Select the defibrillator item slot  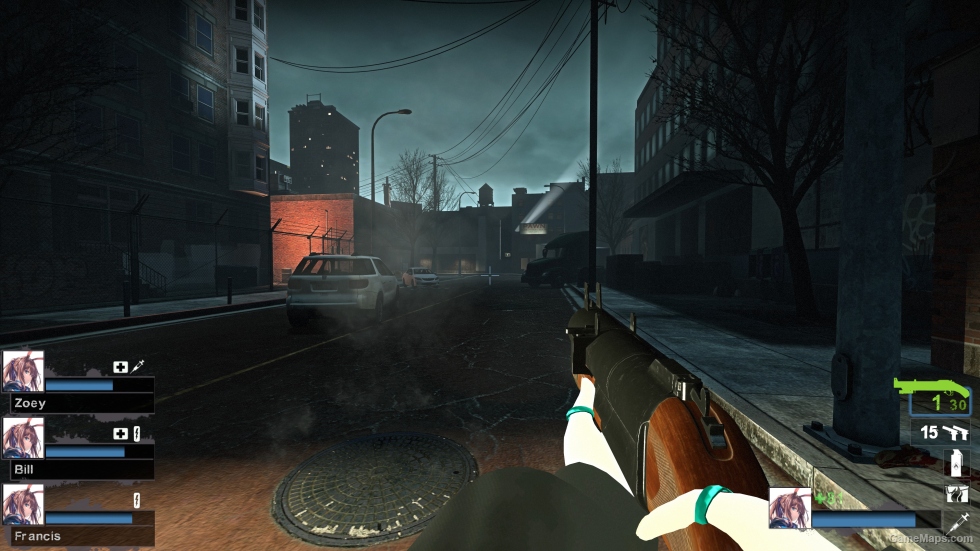click(956, 493)
